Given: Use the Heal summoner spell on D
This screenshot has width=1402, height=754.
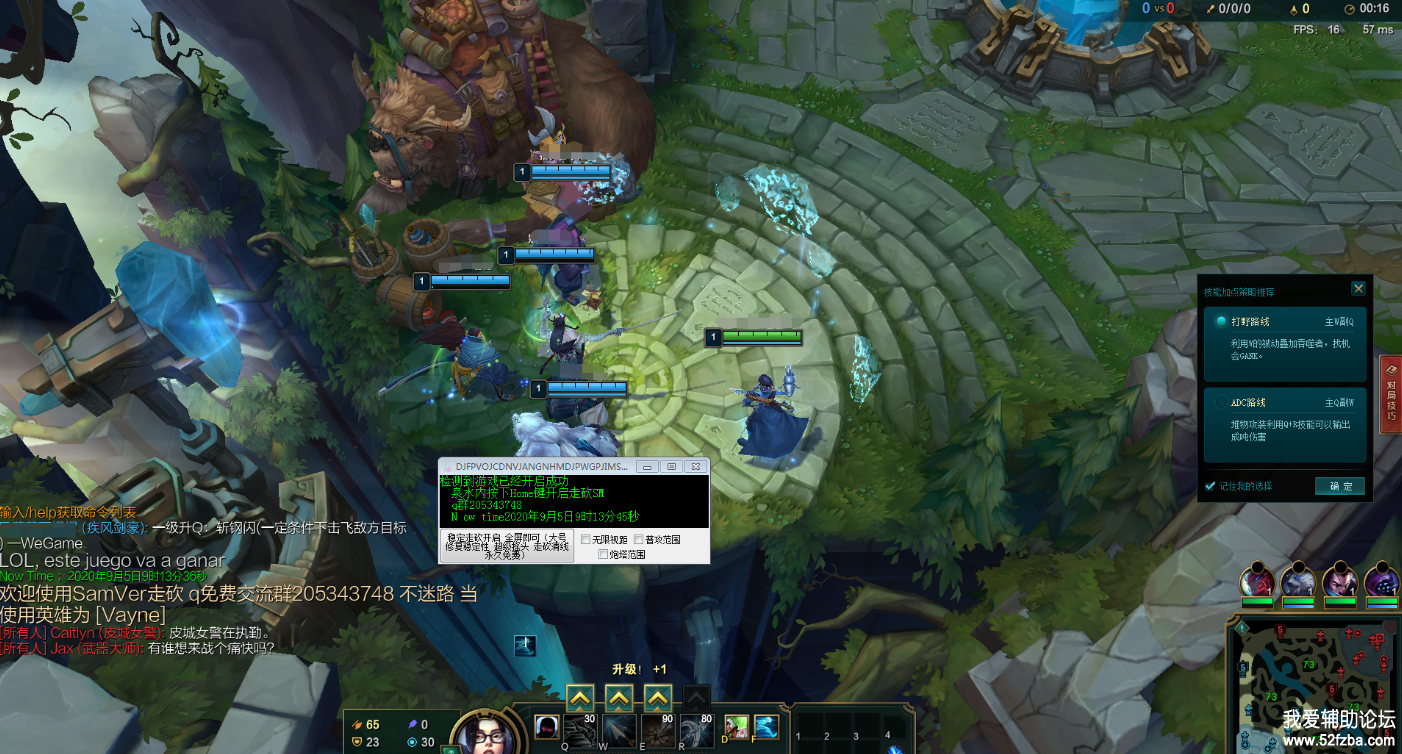Looking at the screenshot, I should coord(737,726).
